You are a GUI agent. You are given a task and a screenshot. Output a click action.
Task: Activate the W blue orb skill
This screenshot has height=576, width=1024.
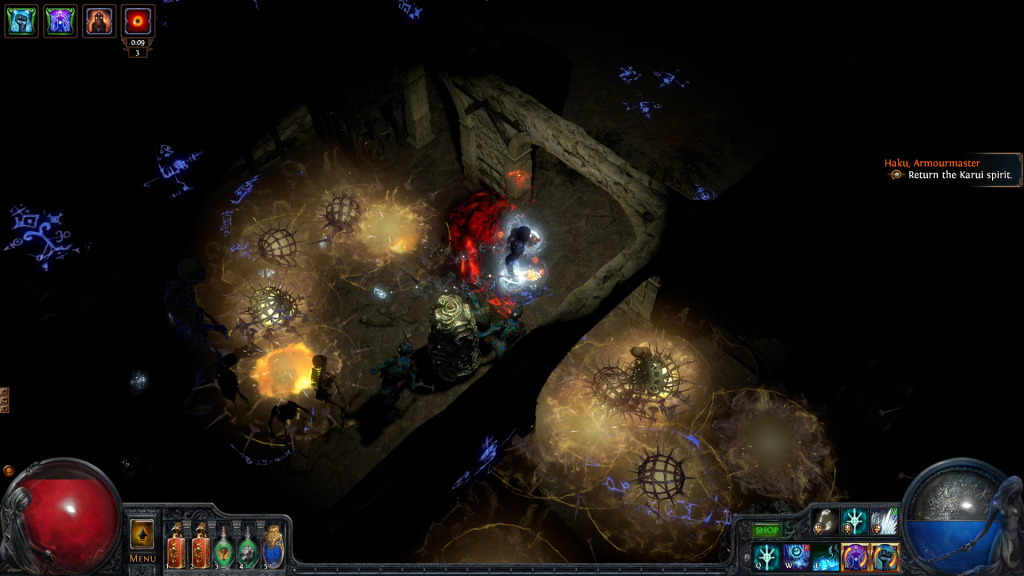[796, 557]
